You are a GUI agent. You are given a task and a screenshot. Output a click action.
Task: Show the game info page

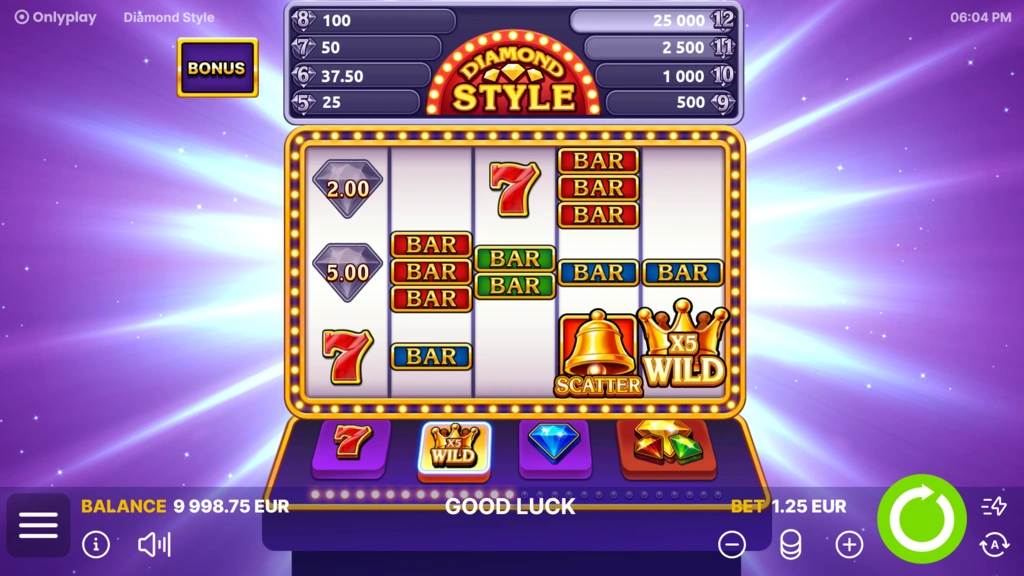tap(96, 544)
